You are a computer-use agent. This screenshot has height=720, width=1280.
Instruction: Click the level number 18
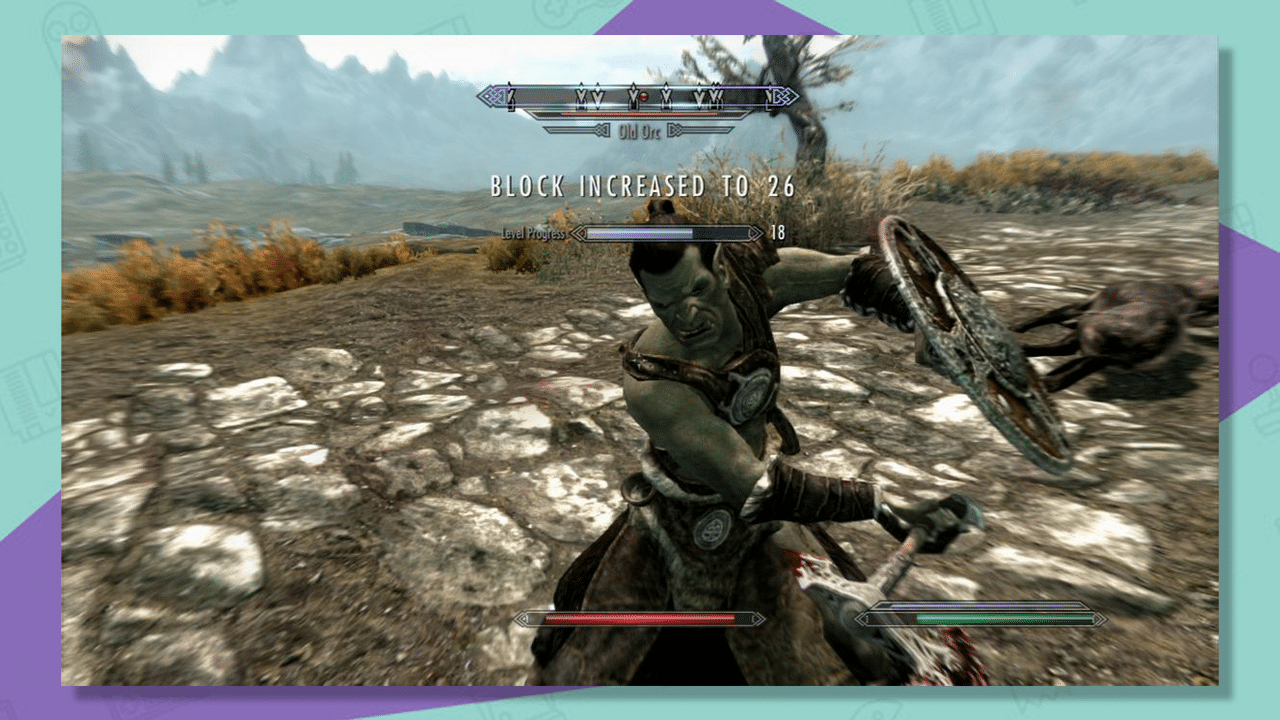pyautogui.click(x=778, y=232)
